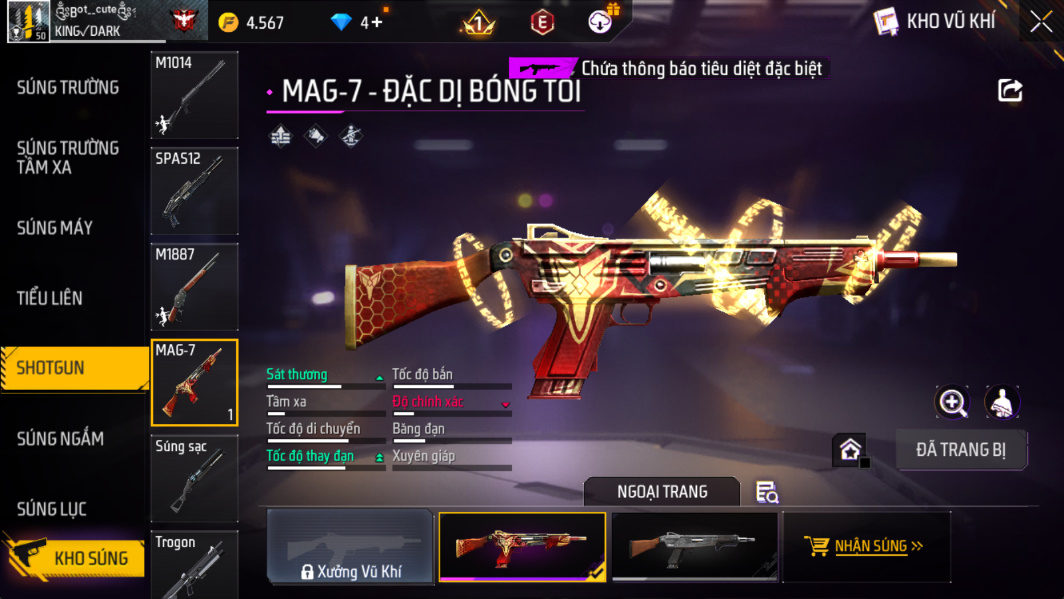Select the Súng sạc weapon thumbnail
The width and height of the screenshot is (1064, 599).
click(194, 478)
